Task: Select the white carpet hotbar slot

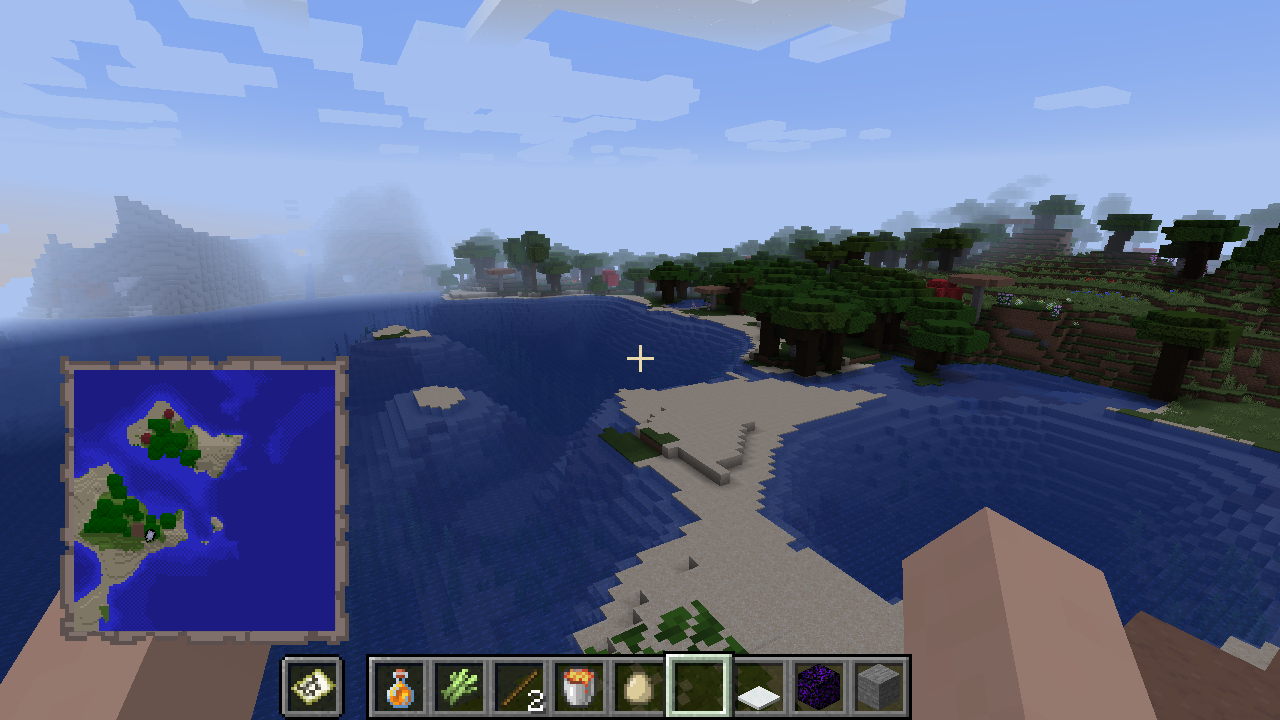Action: [x=760, y=687]
